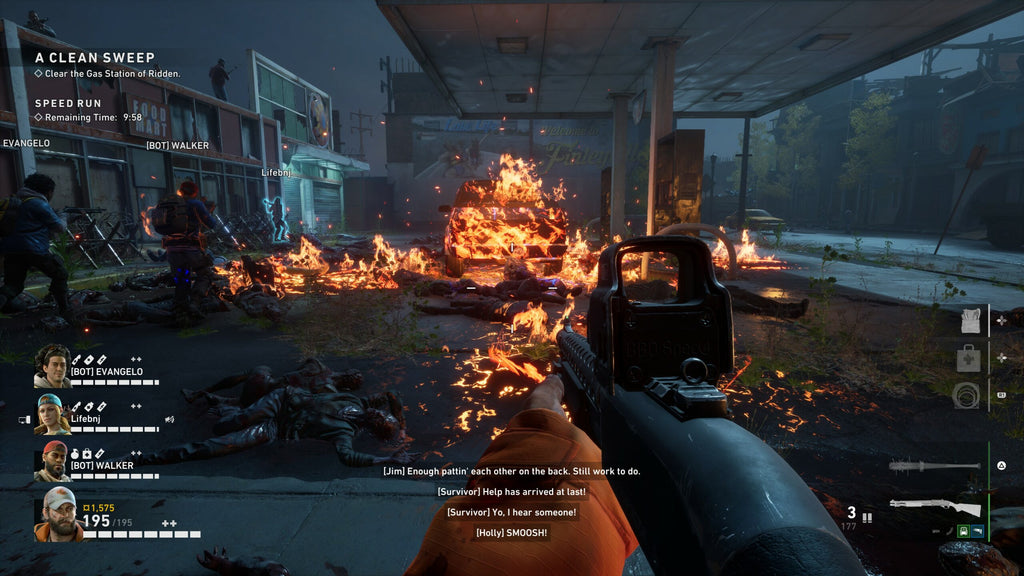Click the blue weapon attachment icon

tap(977, 531)
